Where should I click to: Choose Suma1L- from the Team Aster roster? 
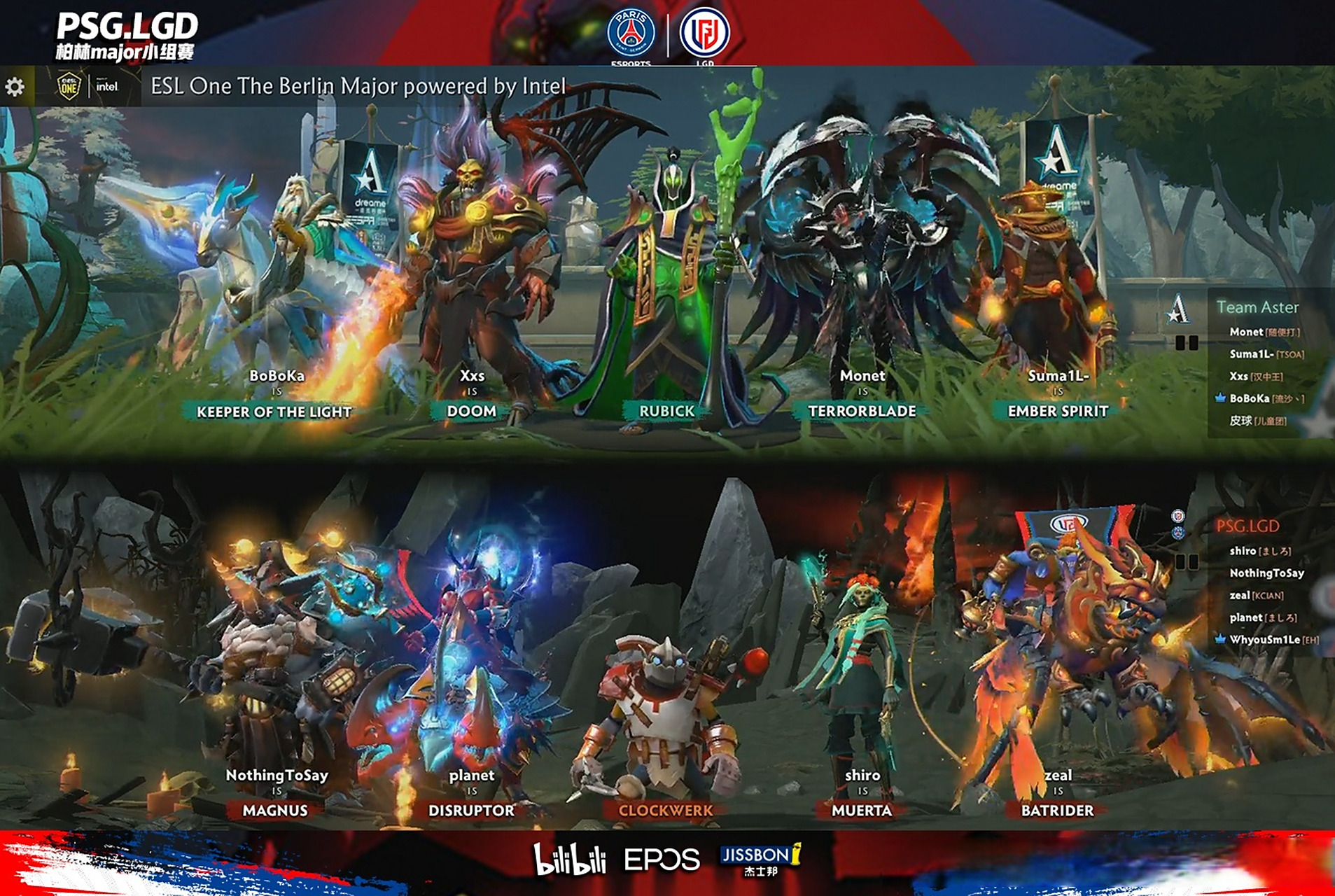1251,354
